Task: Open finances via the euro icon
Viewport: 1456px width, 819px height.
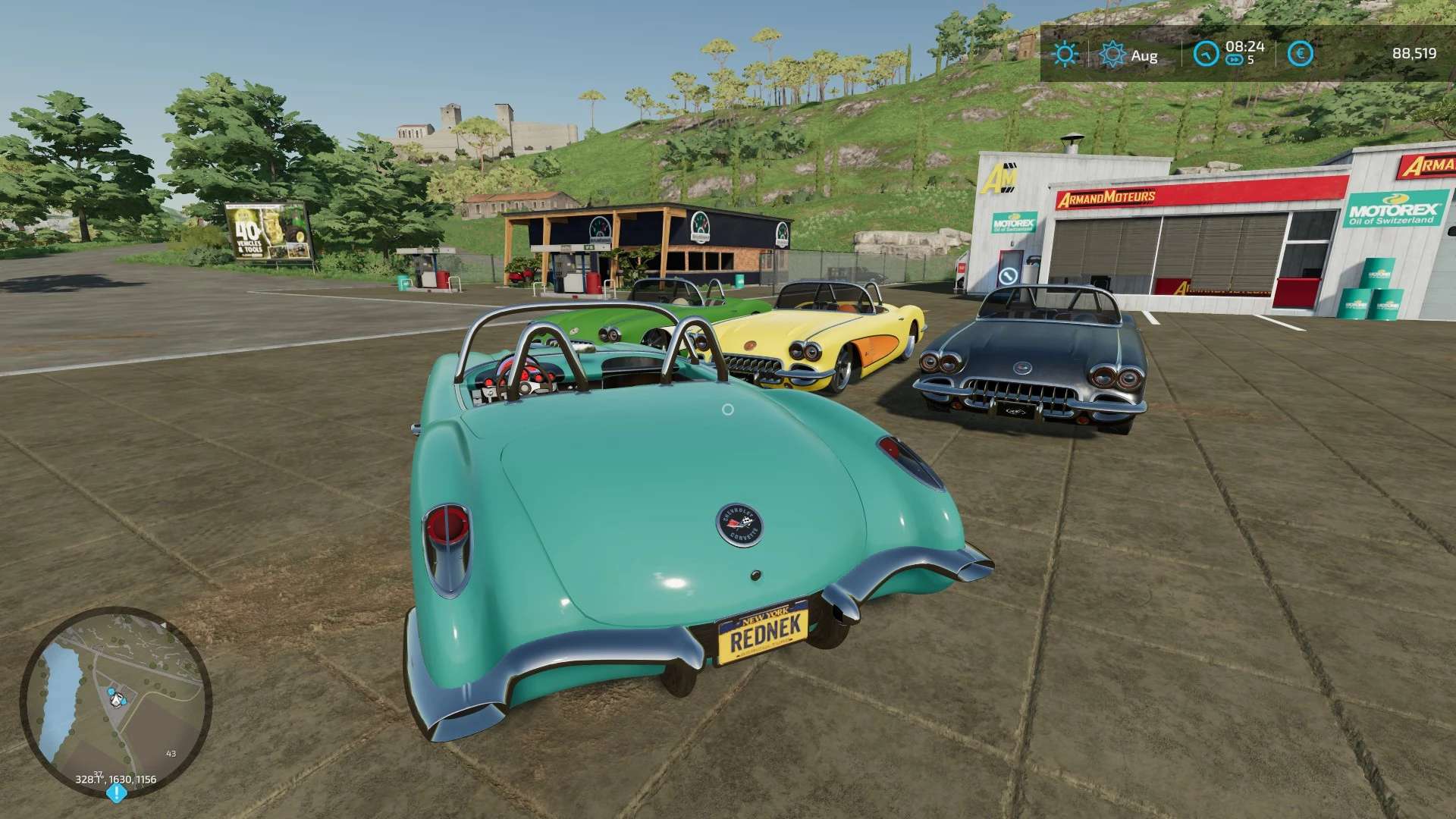Action: (1301, 54)
